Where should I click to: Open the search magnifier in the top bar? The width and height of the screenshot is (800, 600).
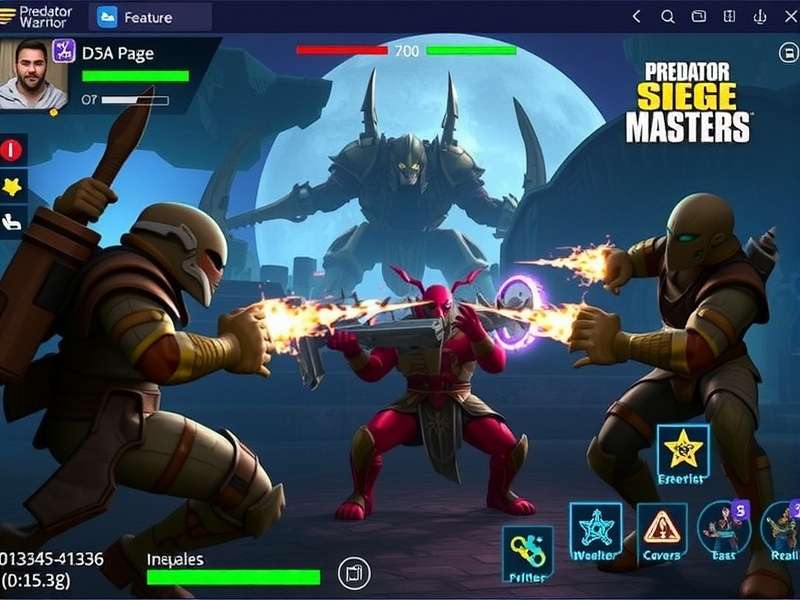[668, 17]
